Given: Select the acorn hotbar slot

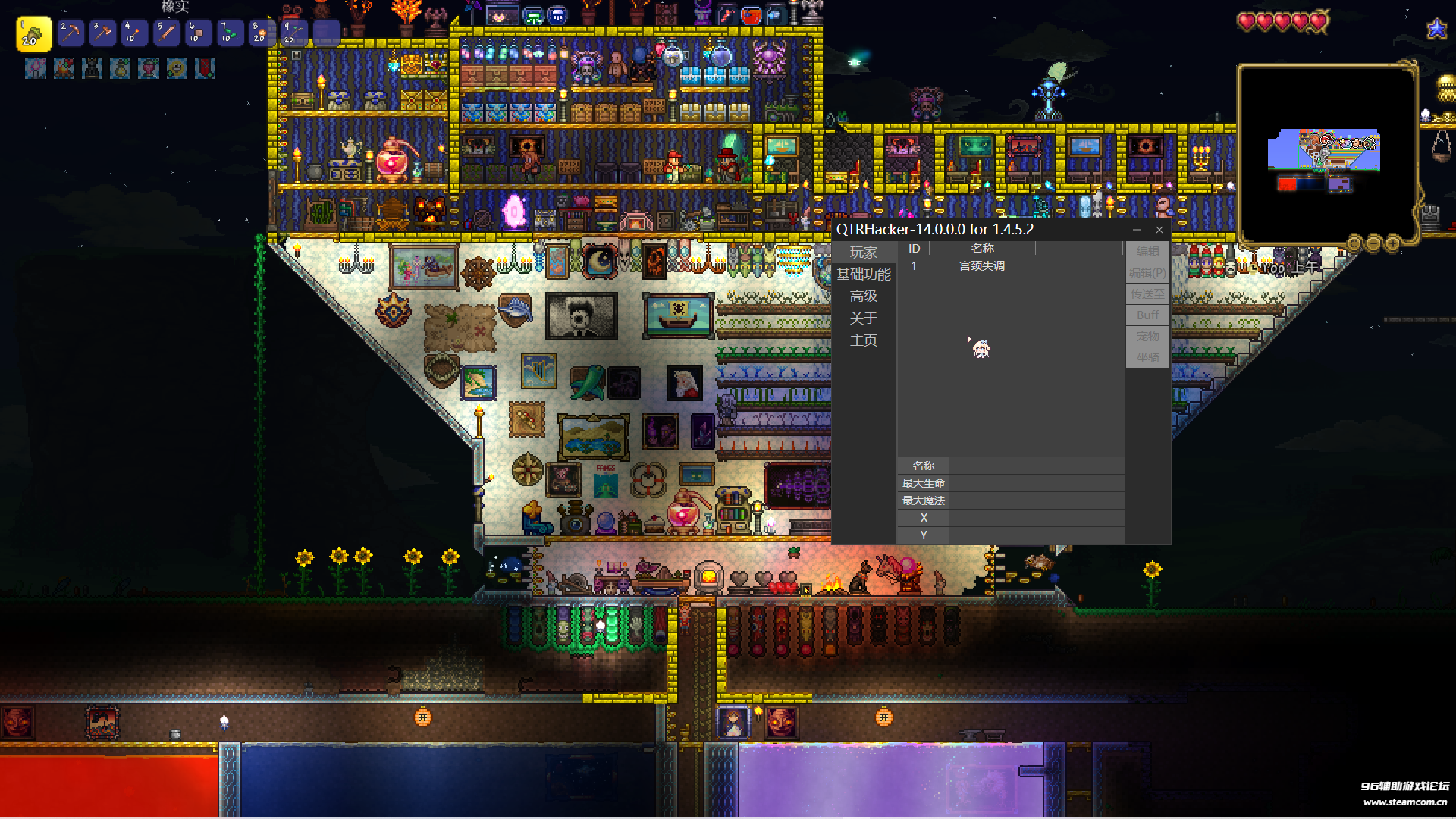Looking at the screenshot, I should pos(33,34).
